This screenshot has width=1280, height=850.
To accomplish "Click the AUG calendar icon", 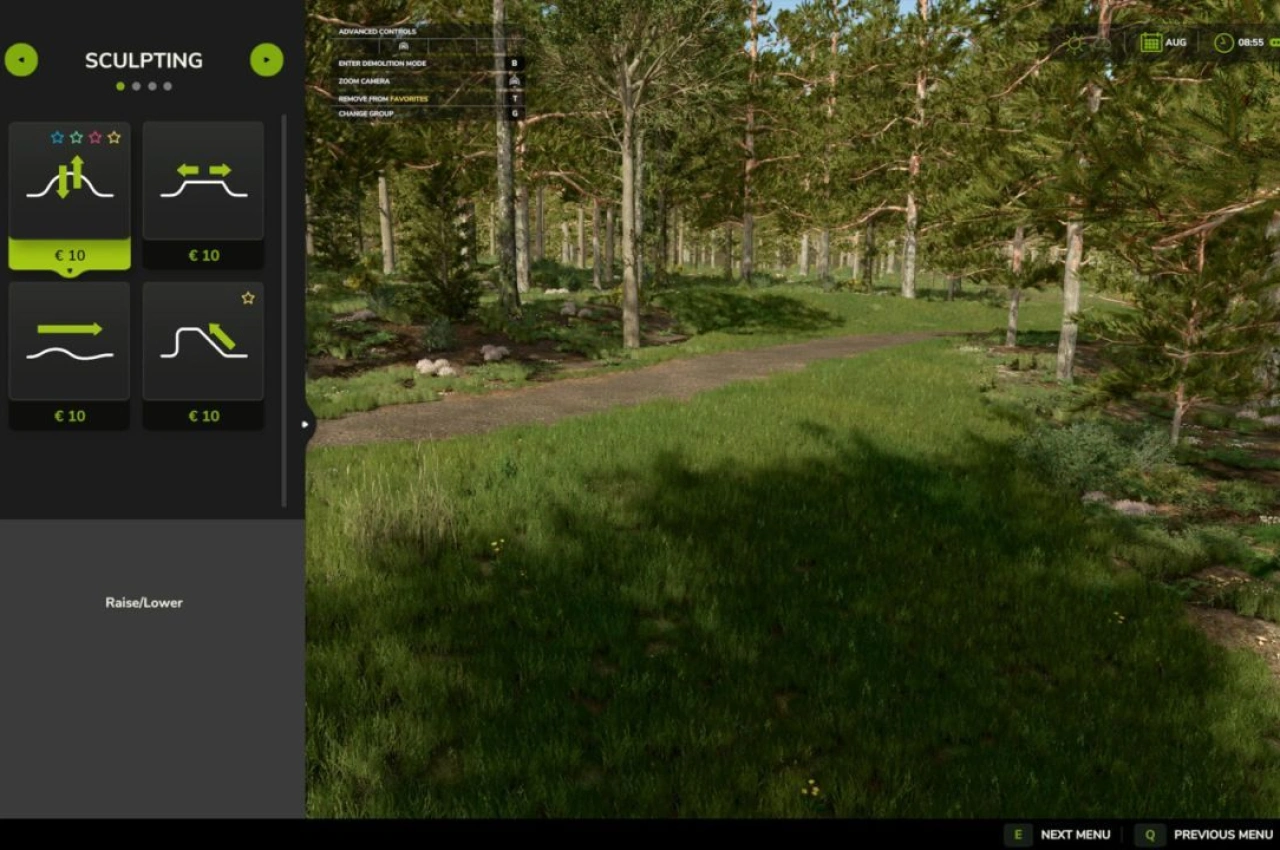I will 1151,42.
